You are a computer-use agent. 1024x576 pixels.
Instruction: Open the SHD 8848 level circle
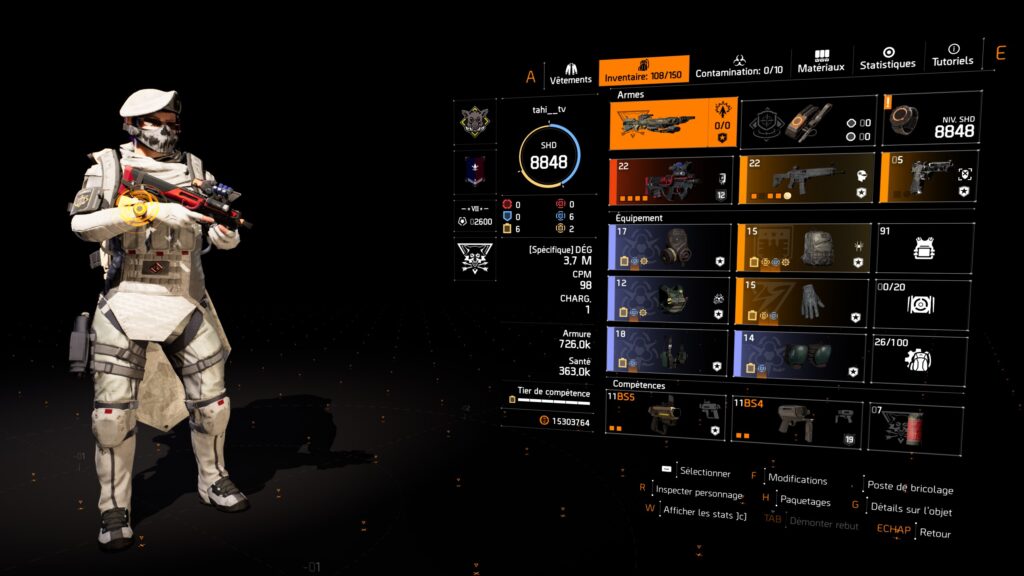(548, 156)
